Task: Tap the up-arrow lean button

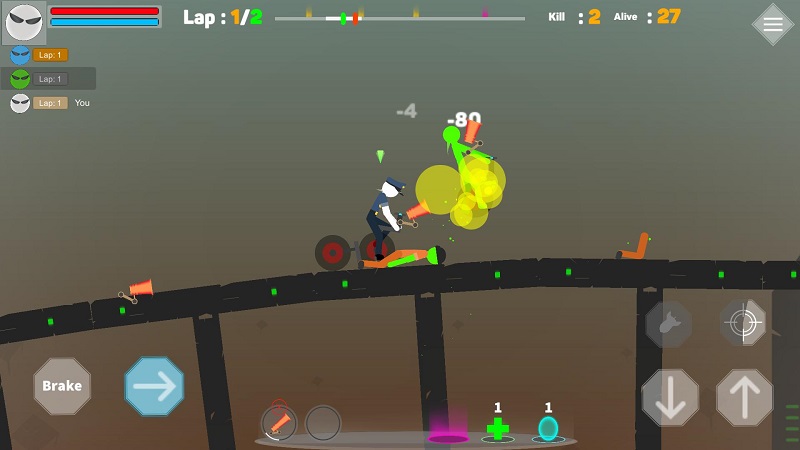Action: [744, 397]
